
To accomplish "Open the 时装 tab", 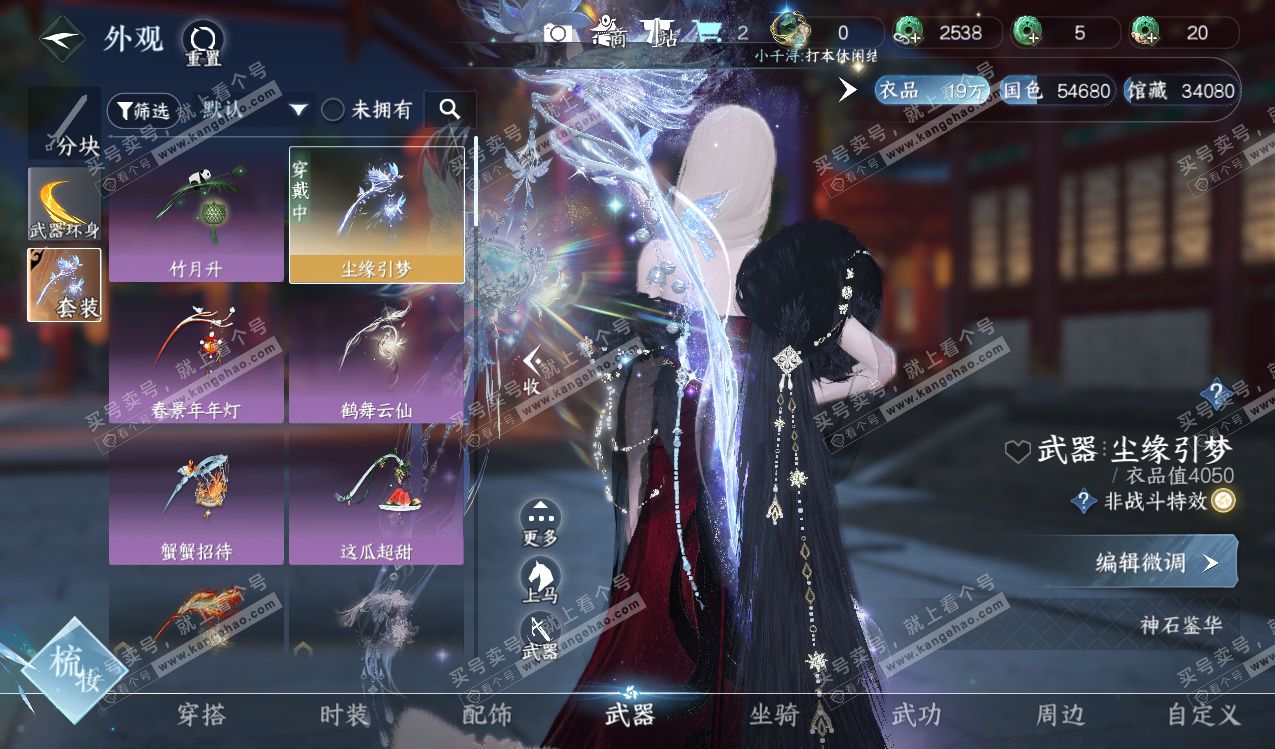I will click(x=345, y=714).
